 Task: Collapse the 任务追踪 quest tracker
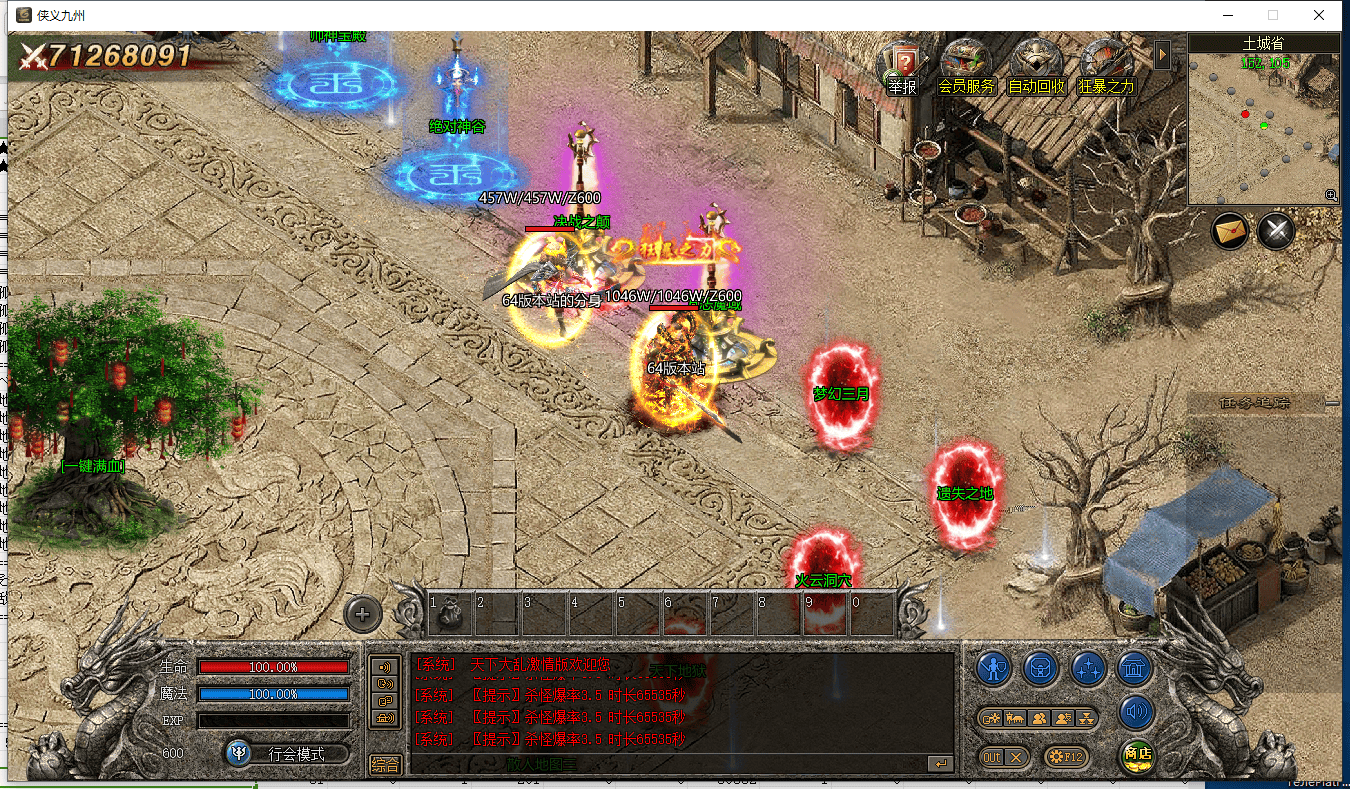1332,403
